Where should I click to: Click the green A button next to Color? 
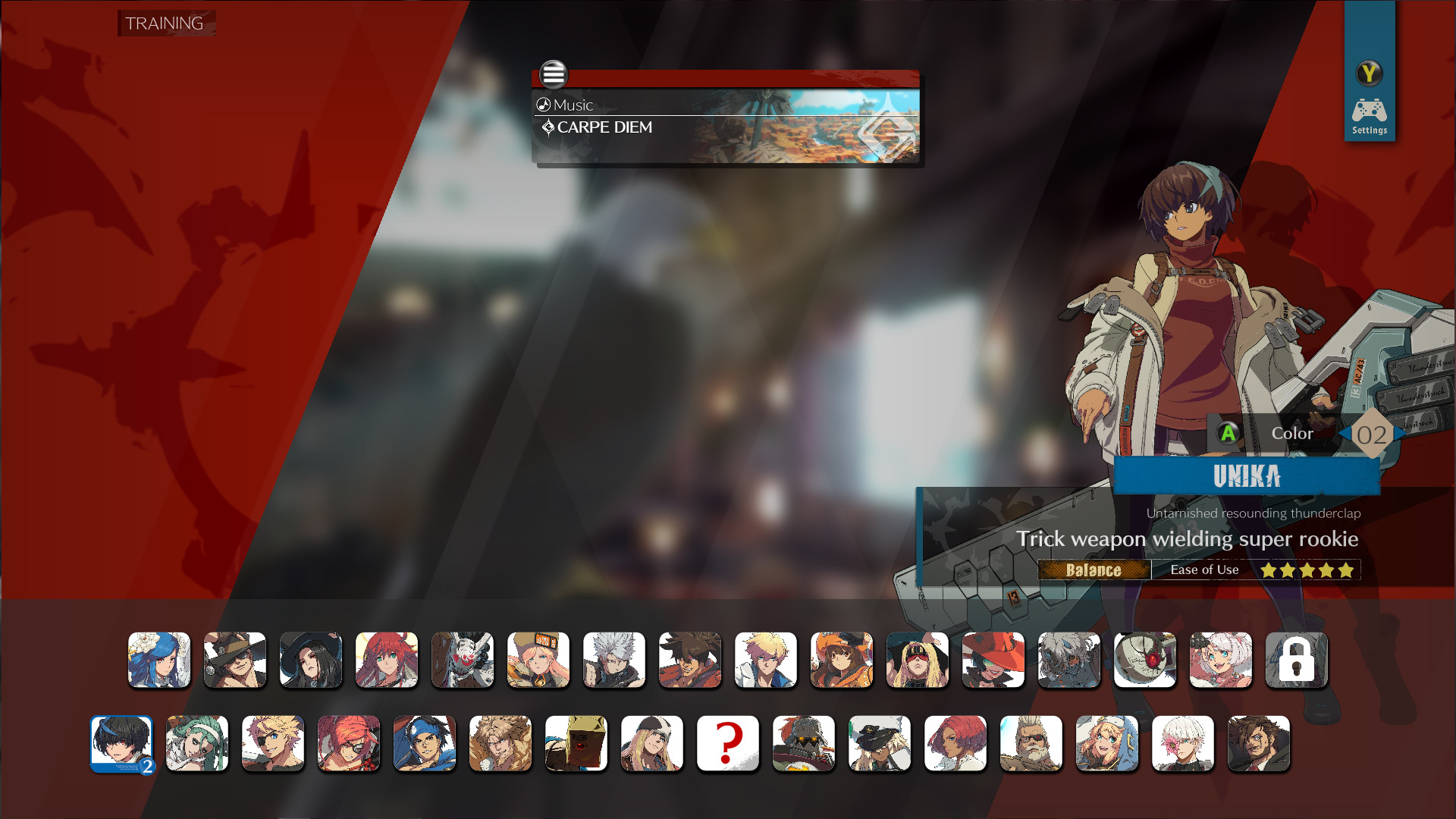coord(1228,433)
